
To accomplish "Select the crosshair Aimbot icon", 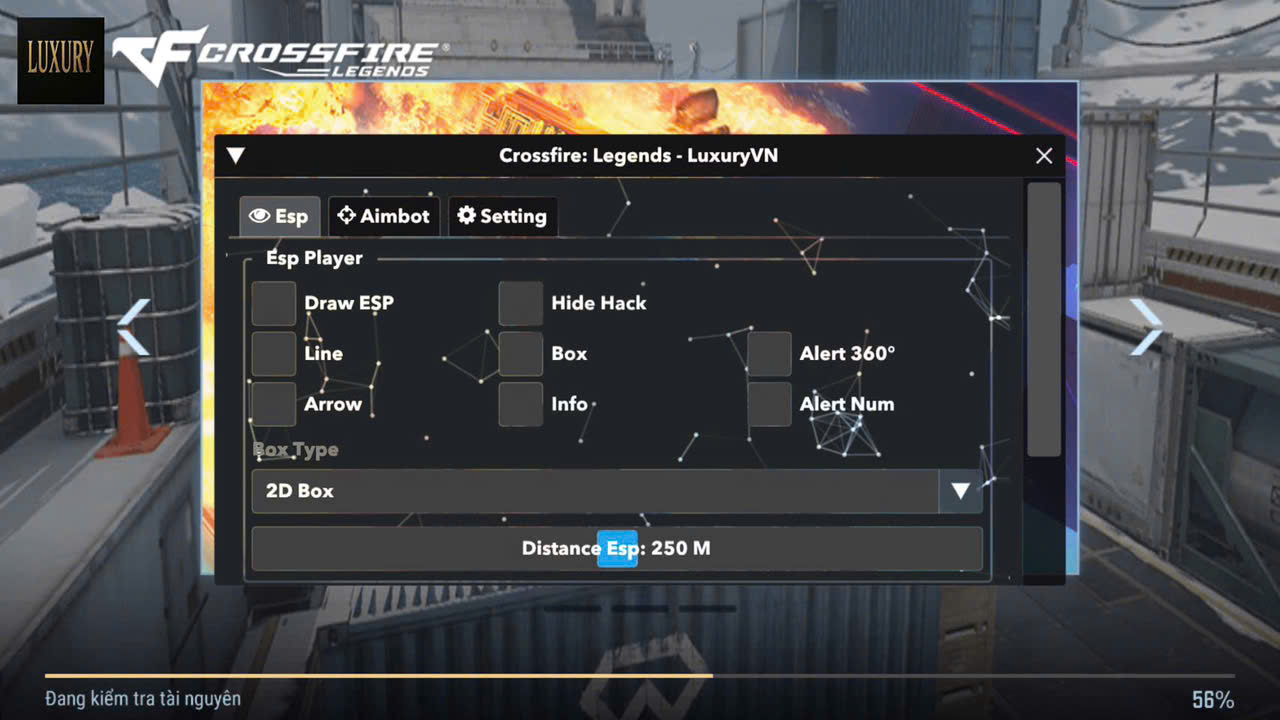I will tap(347, 215).
